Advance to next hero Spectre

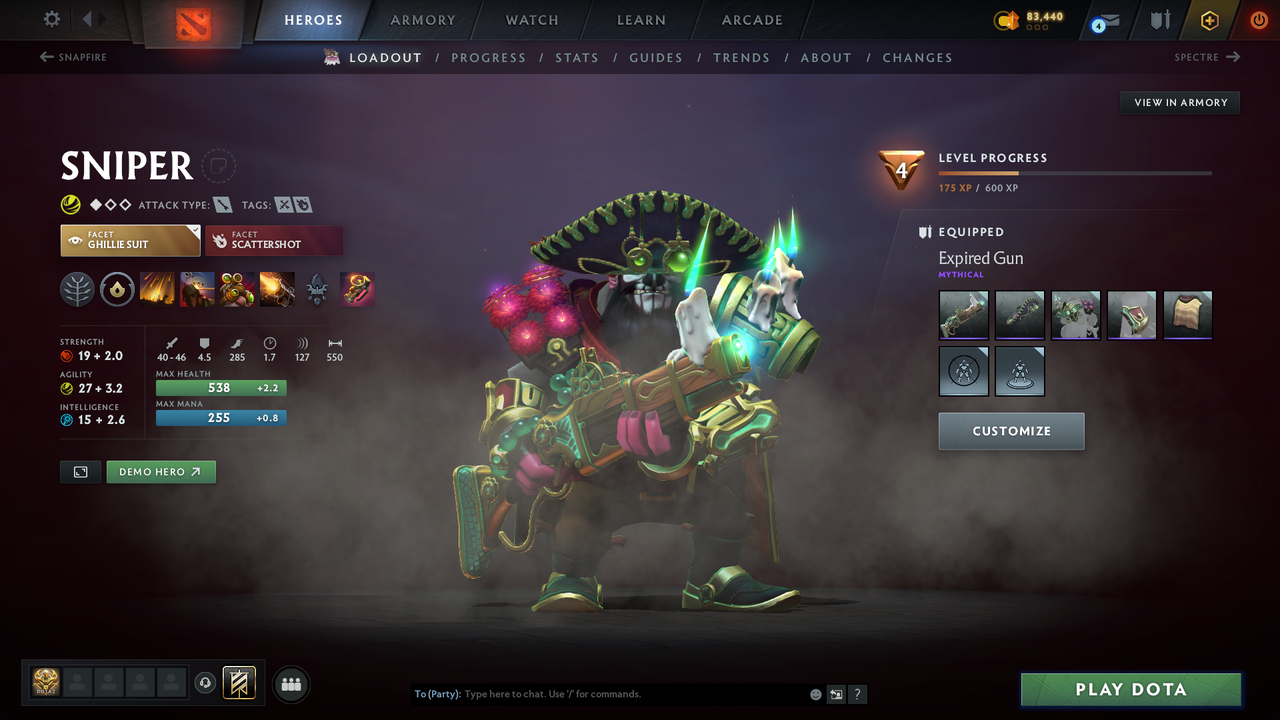tap(1207, 57)
